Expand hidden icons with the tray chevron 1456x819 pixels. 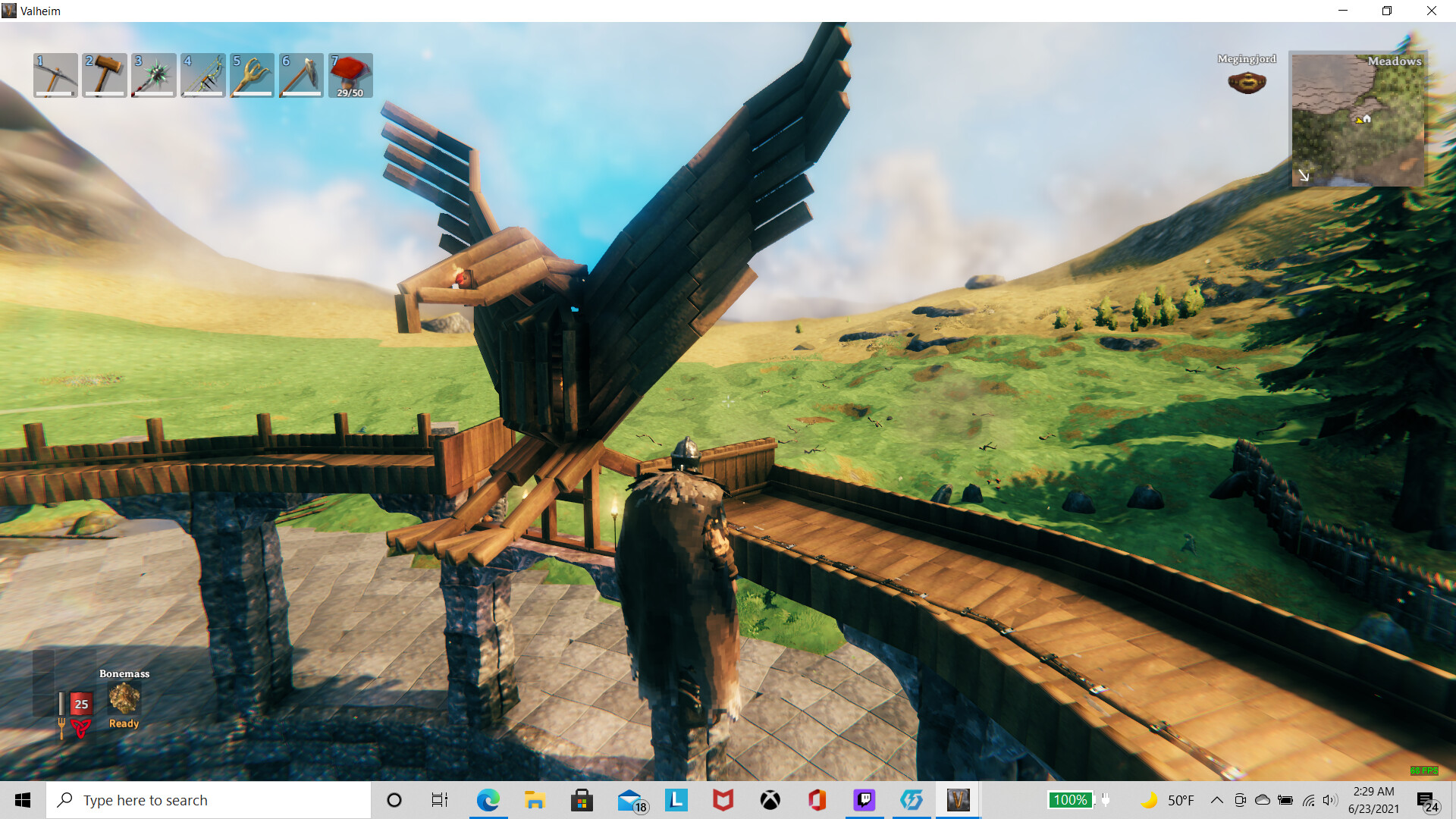1216,799
